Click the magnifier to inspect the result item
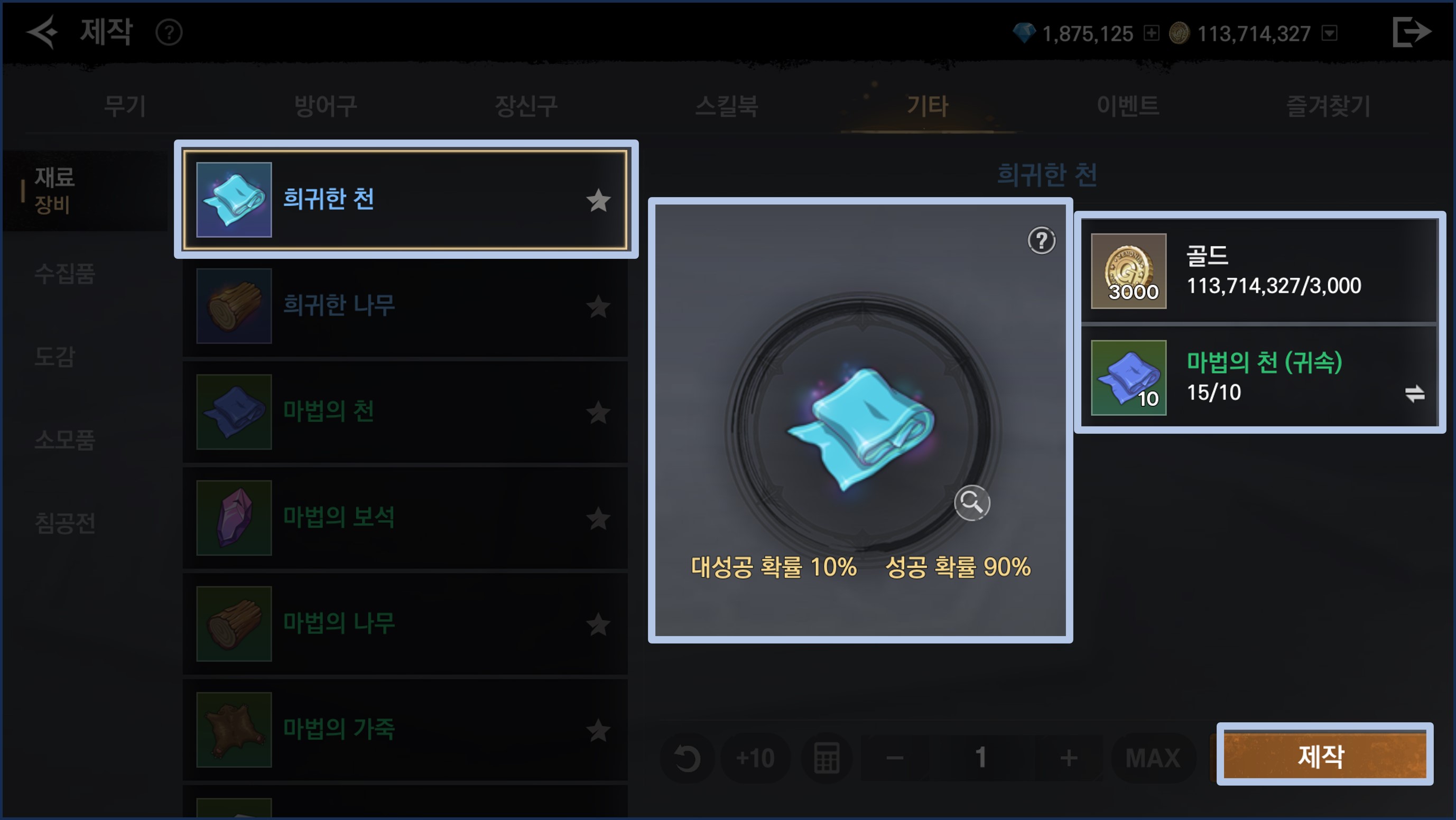Image resolution: width=1456 pixels, height=820 pixels. coord(971,502)
